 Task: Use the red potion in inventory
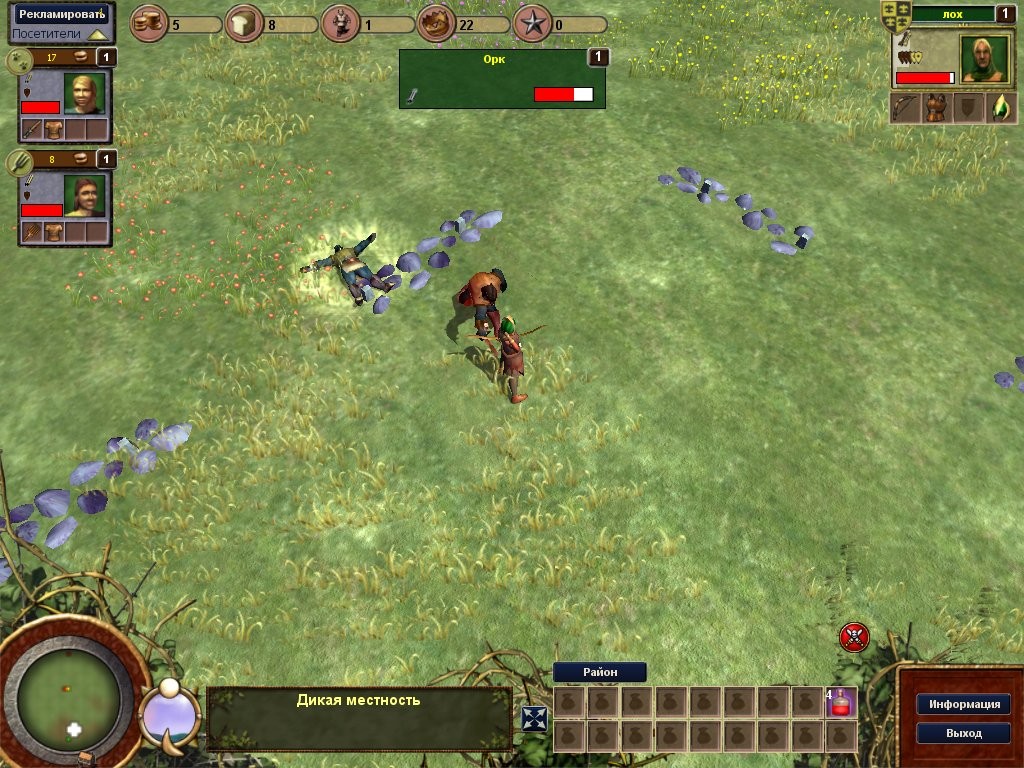pyautogui.click(x=842, y=702)
